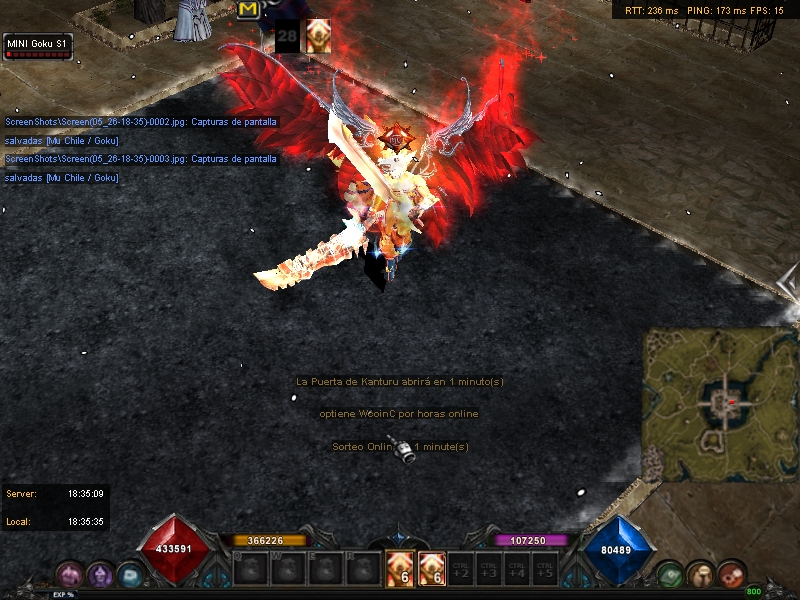
Task: Click the yellow M icon
Action: [248, 9]
